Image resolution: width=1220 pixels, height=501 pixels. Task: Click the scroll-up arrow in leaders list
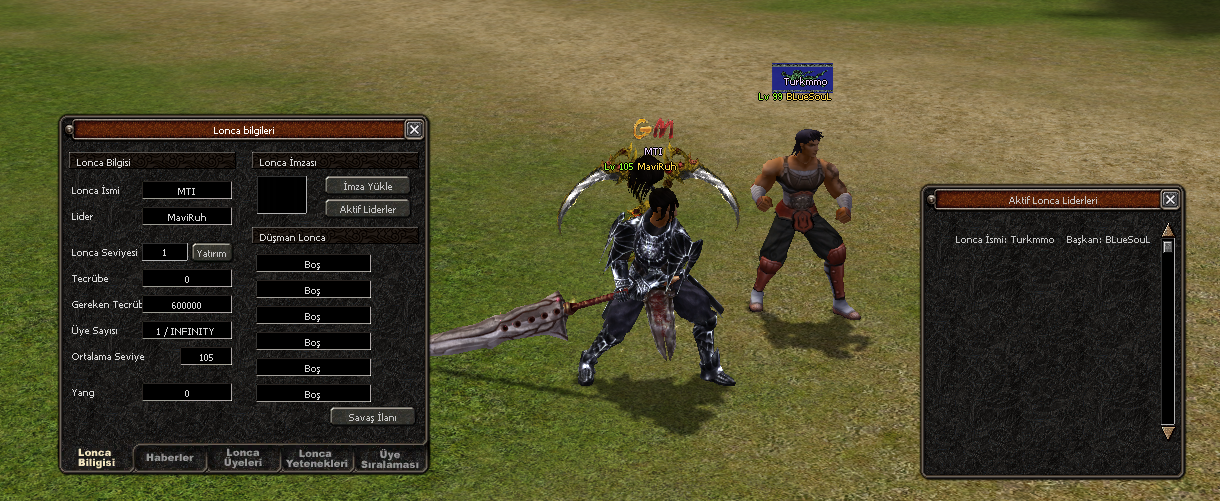click(1167, 230)
